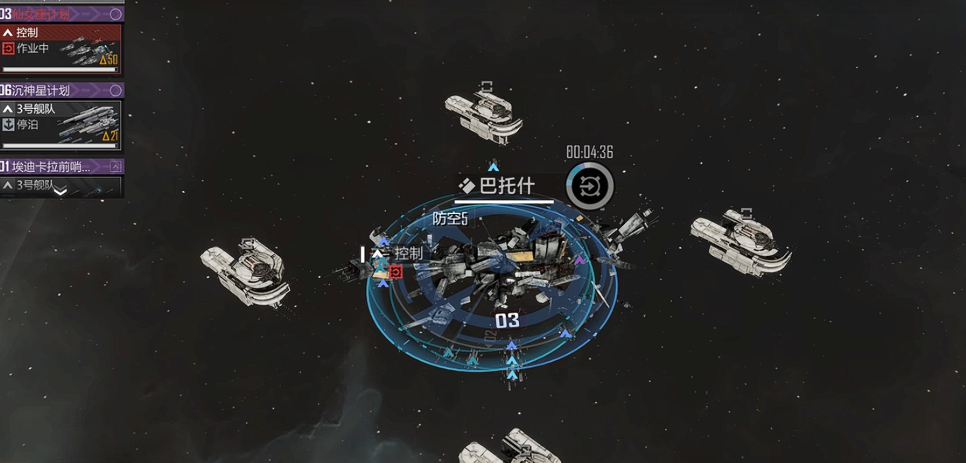Viewport: 966px width, 463px height.
Task: Click the circular operation timer icon
Action: pos(590,186)
